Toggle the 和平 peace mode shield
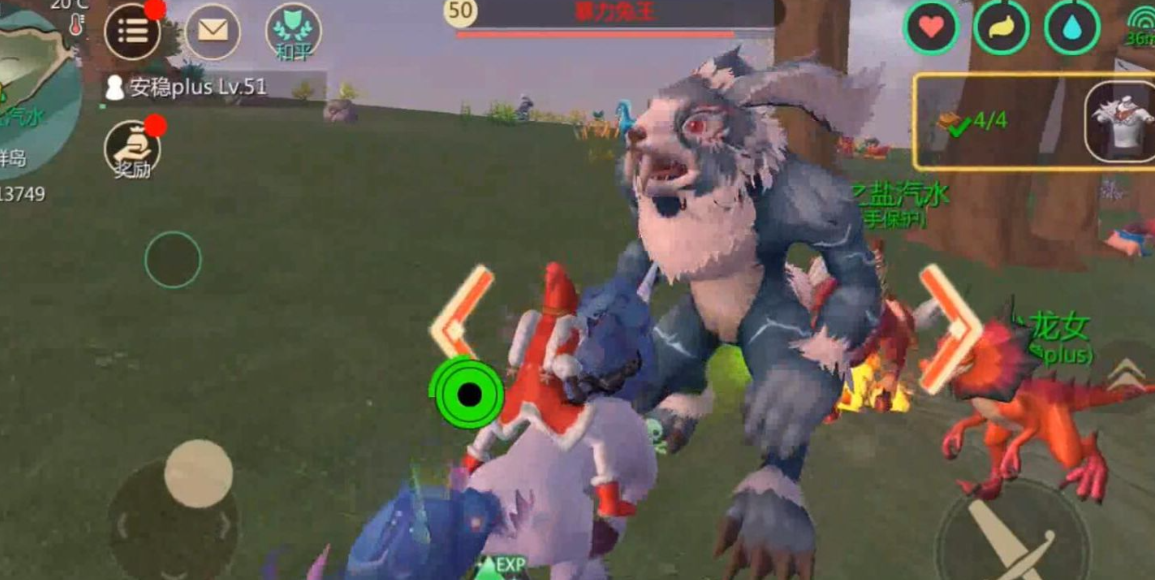 (293, 31)
